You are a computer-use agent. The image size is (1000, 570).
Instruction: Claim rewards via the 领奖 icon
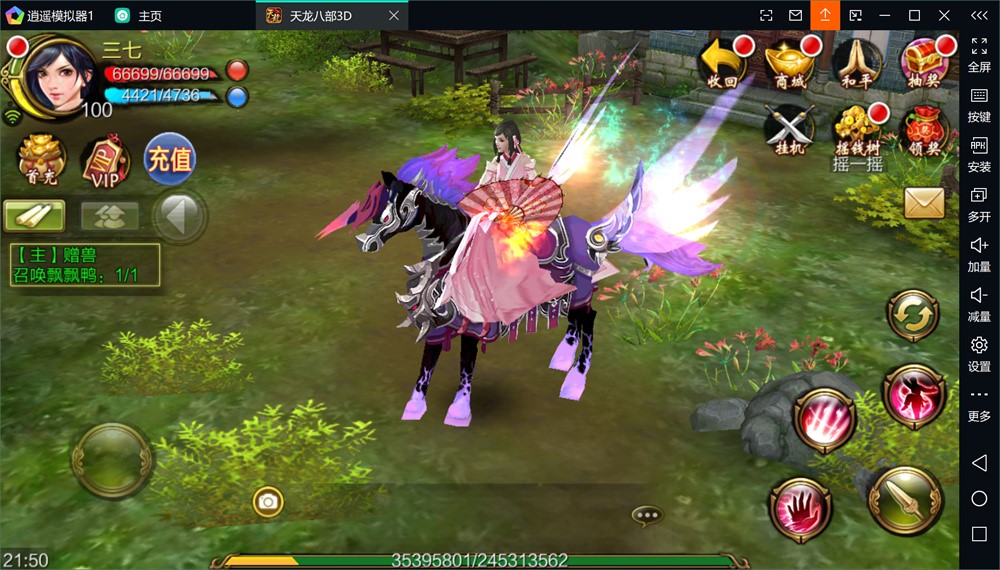(925, 130)
